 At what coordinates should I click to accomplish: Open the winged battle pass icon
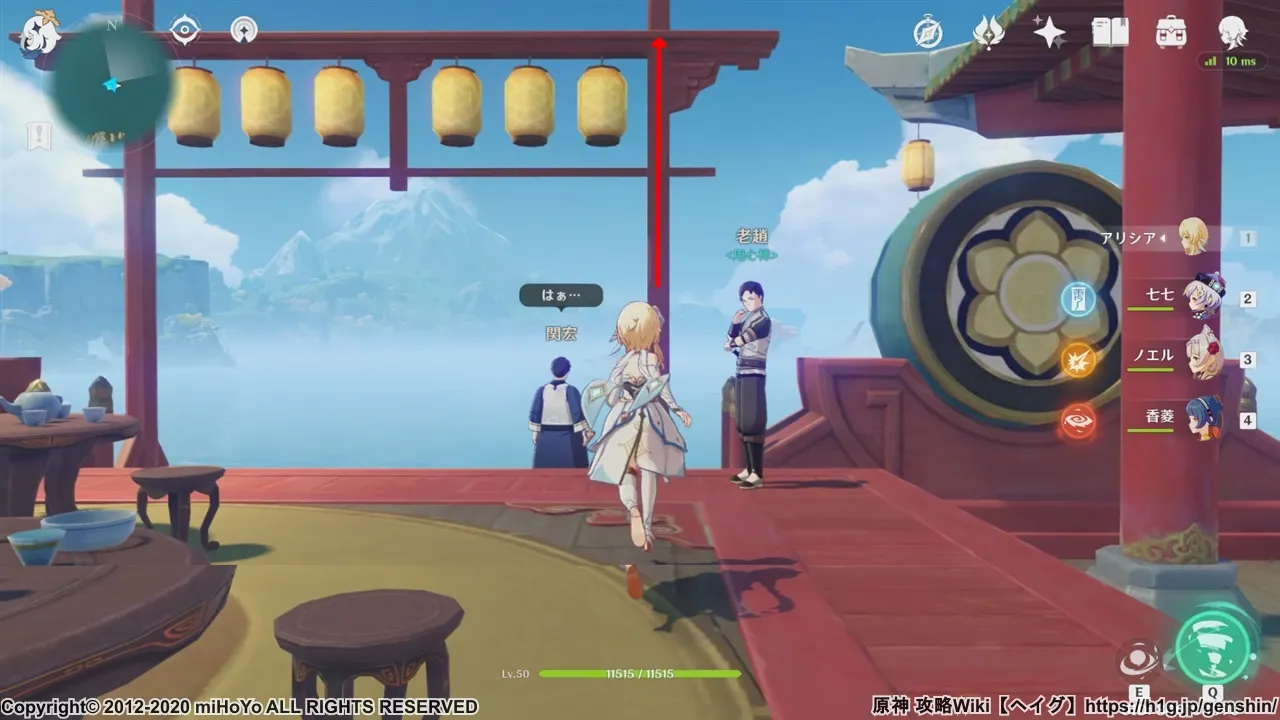(x=988, y=33)
